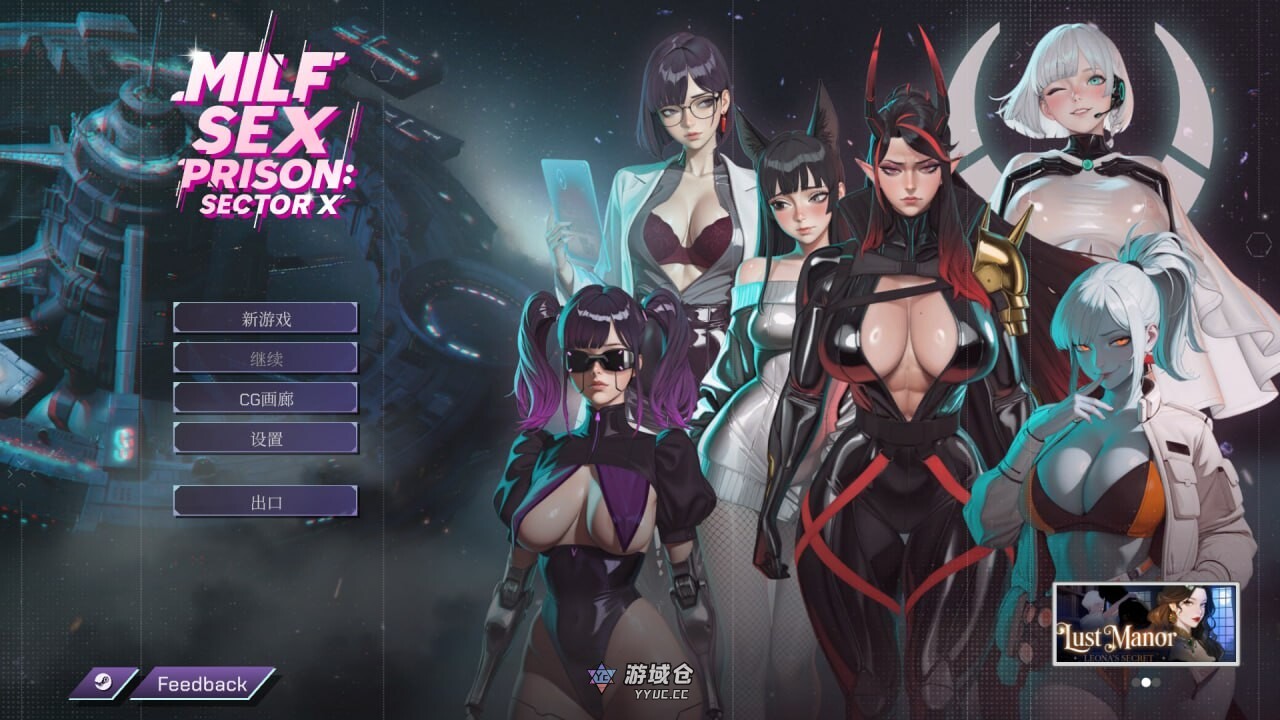Click 继续 to continue a saved game
The height and width of the screenshot is (720, 1280).
[267, 357]
